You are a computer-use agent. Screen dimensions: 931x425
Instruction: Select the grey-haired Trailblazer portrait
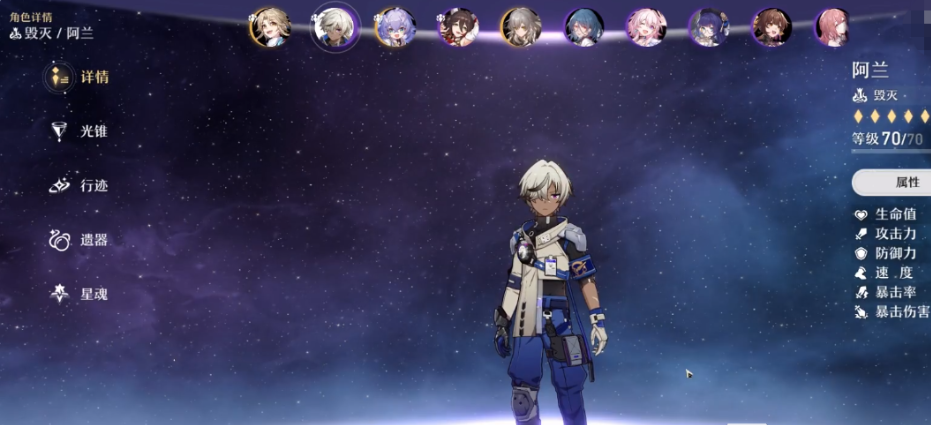point(520,27)
